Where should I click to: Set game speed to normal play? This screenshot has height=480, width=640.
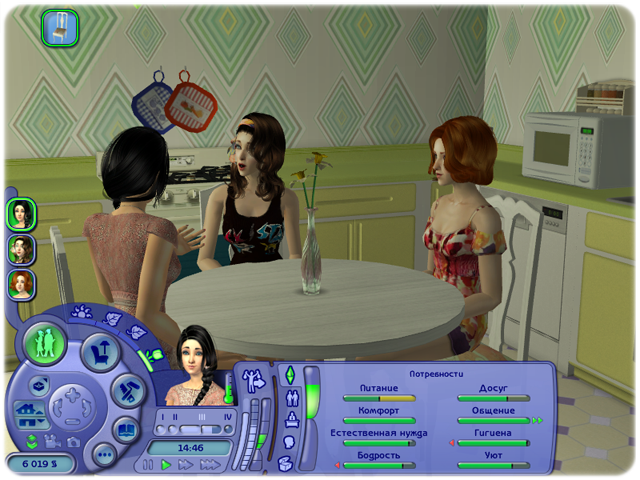tap(167, 465)
